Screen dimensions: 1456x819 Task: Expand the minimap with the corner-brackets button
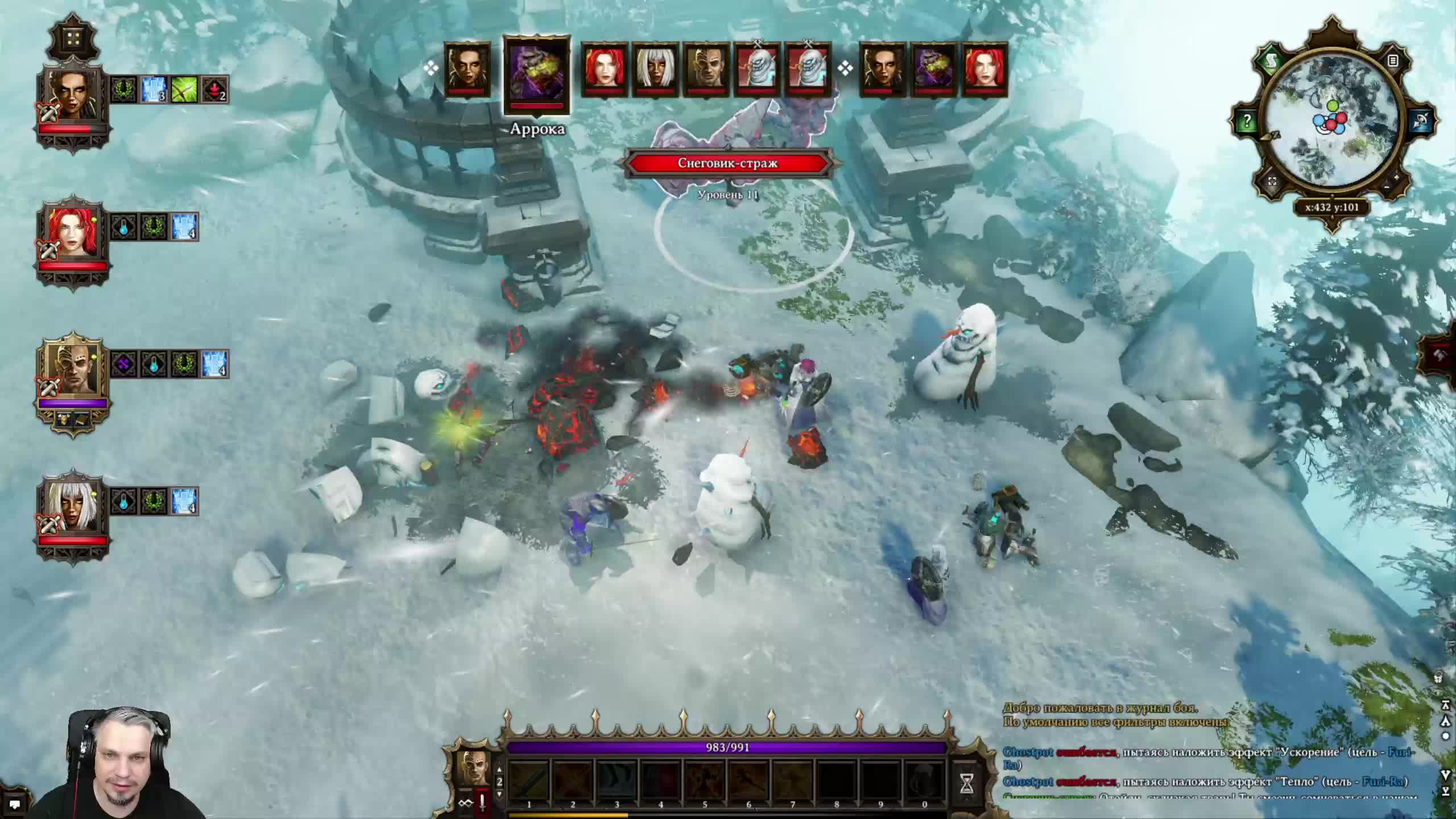click(1273, 181)
